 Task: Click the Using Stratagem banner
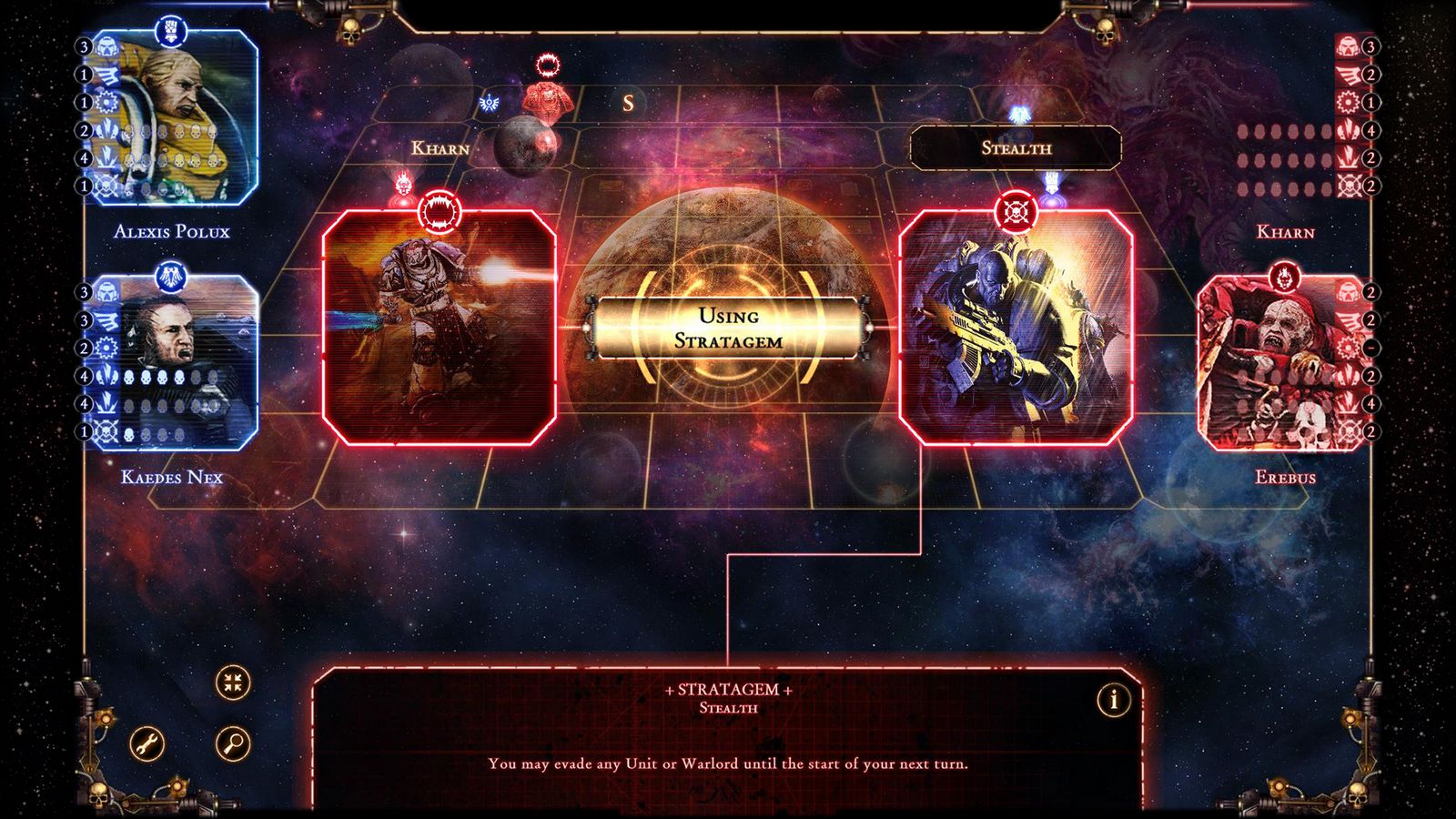pyautogui.click(x=730, y=326)
